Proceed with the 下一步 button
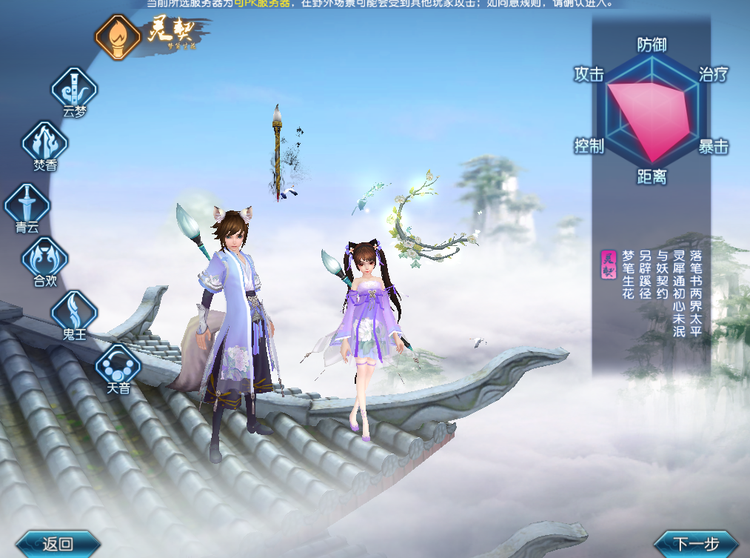The width and height of the screenshot is (750, 558). point(696,544)
